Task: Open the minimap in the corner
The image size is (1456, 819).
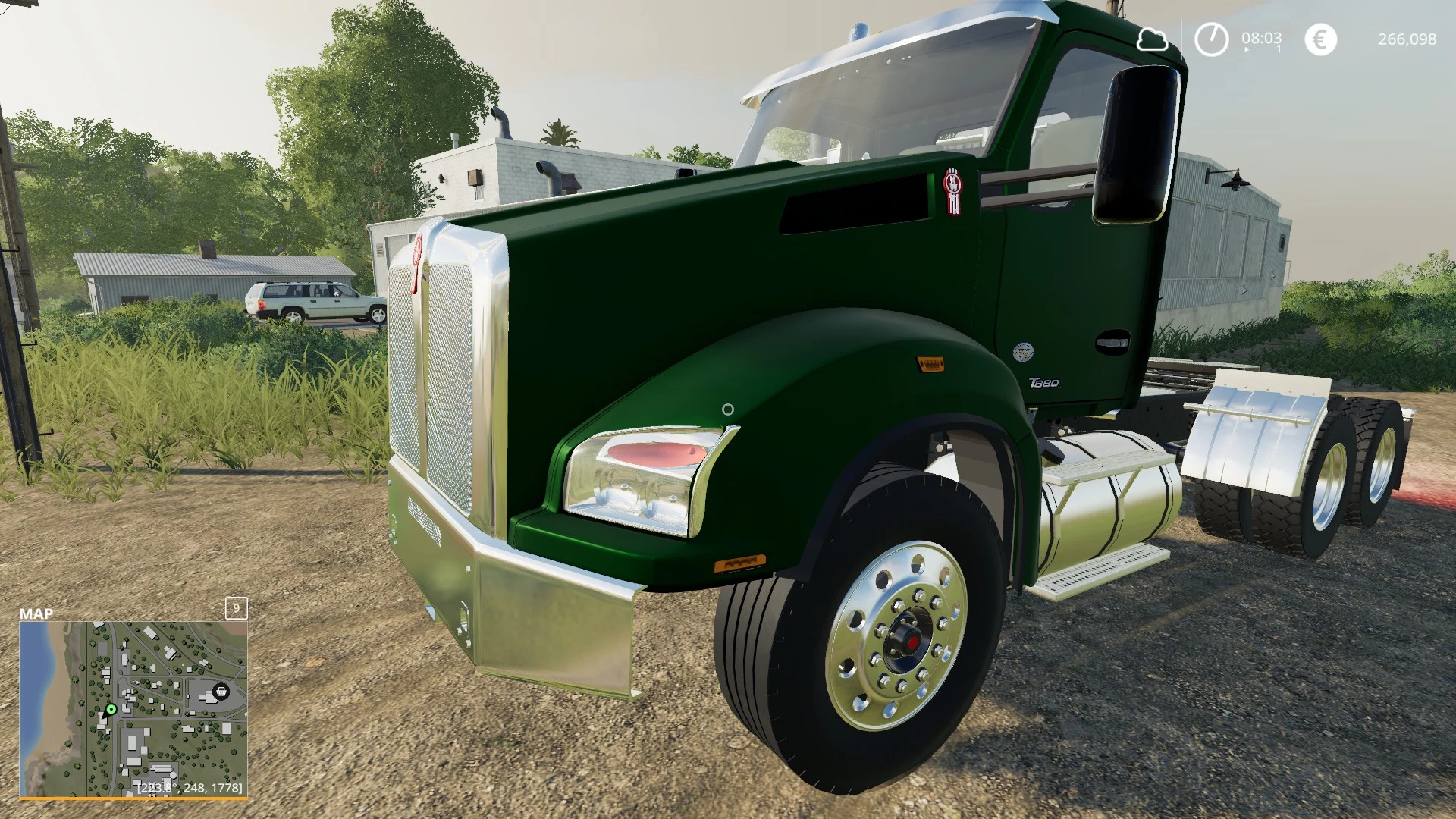Action: [133, 709]
